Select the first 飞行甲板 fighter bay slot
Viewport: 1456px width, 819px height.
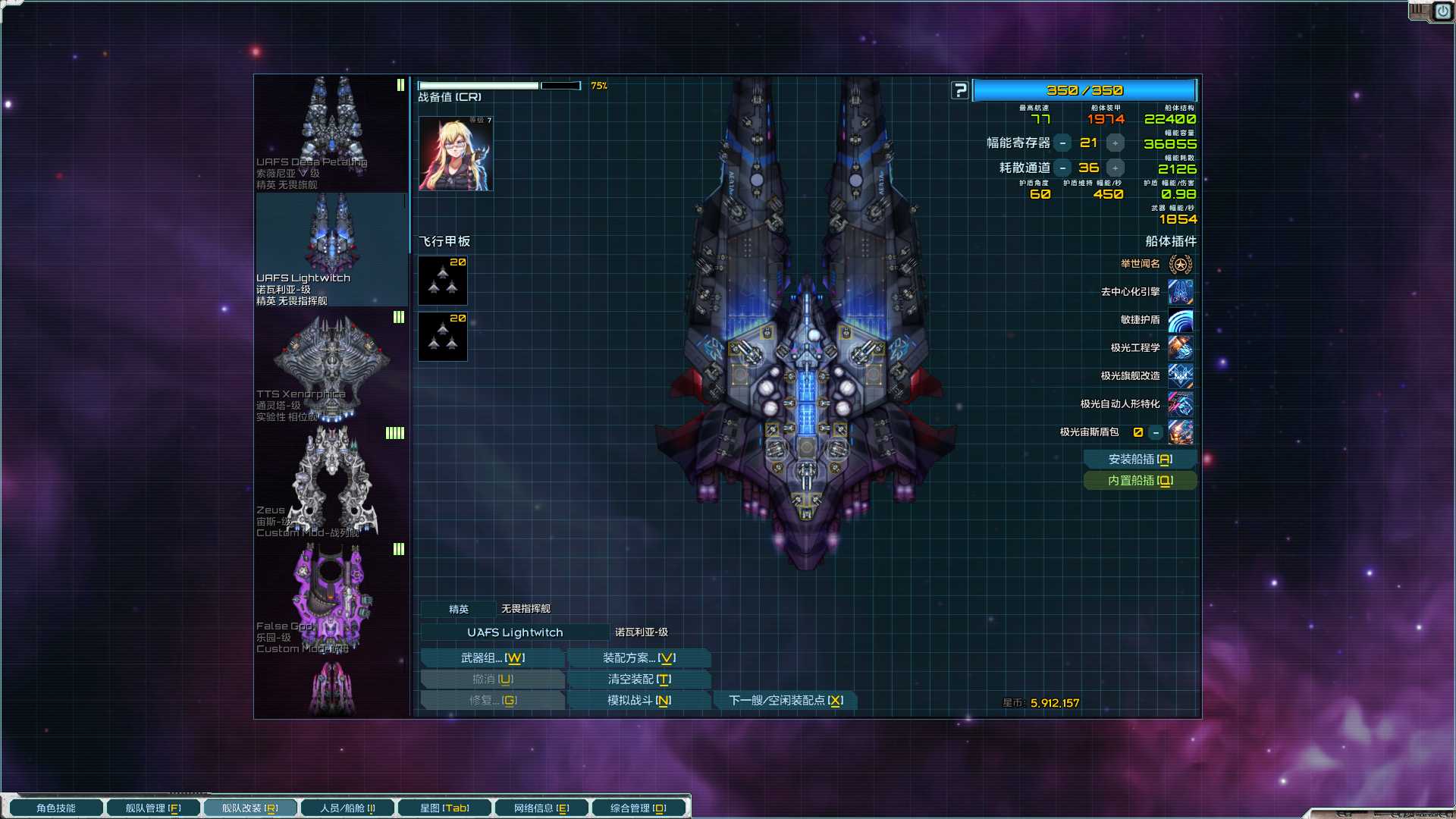point(443,280)
